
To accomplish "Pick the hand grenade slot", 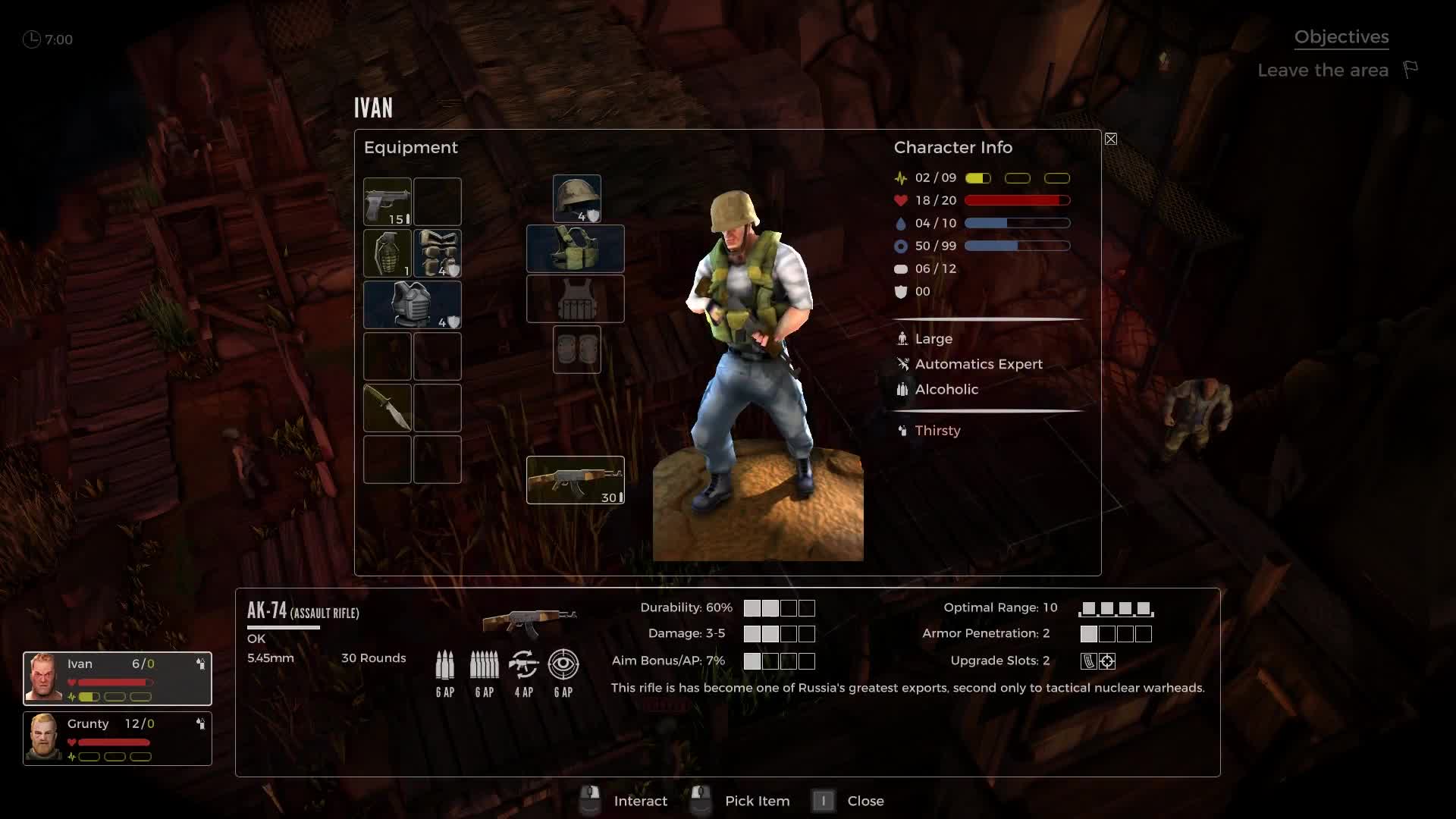I will pos(388,253).
